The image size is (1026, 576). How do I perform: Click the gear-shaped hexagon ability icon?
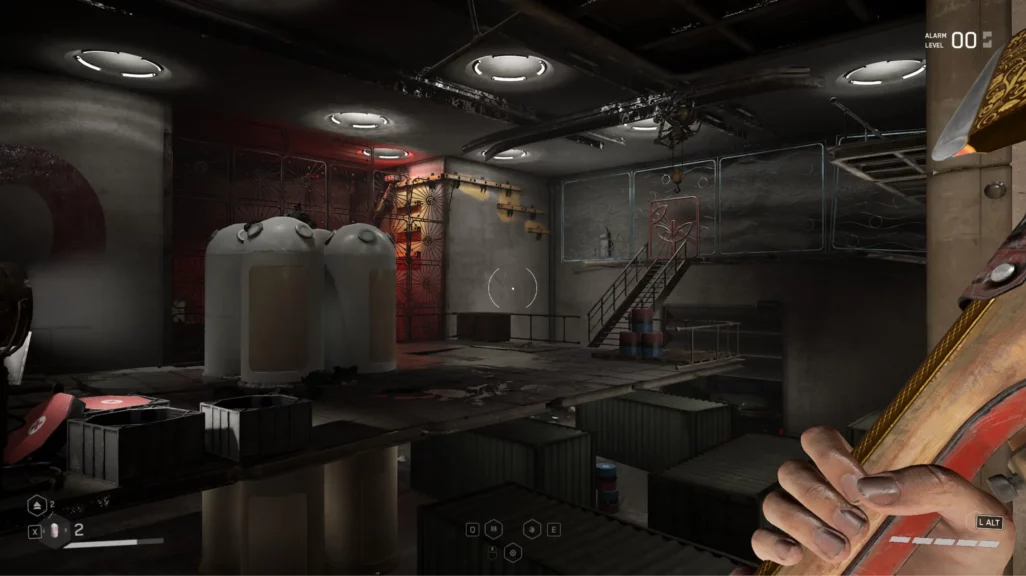pyautogui.click(x=513, y=550)
